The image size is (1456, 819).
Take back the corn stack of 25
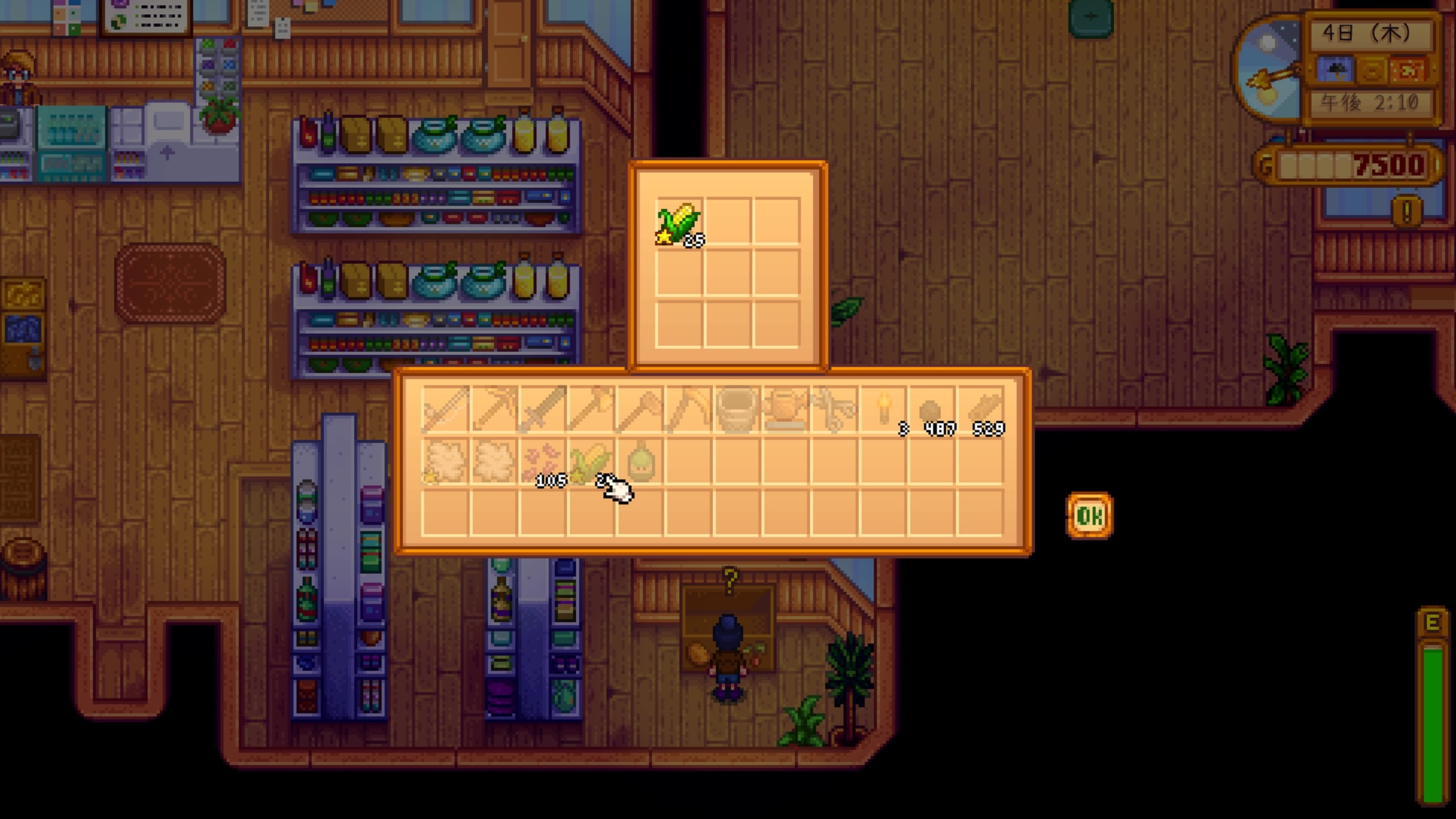pyautogui.click(x=679, y=223)
